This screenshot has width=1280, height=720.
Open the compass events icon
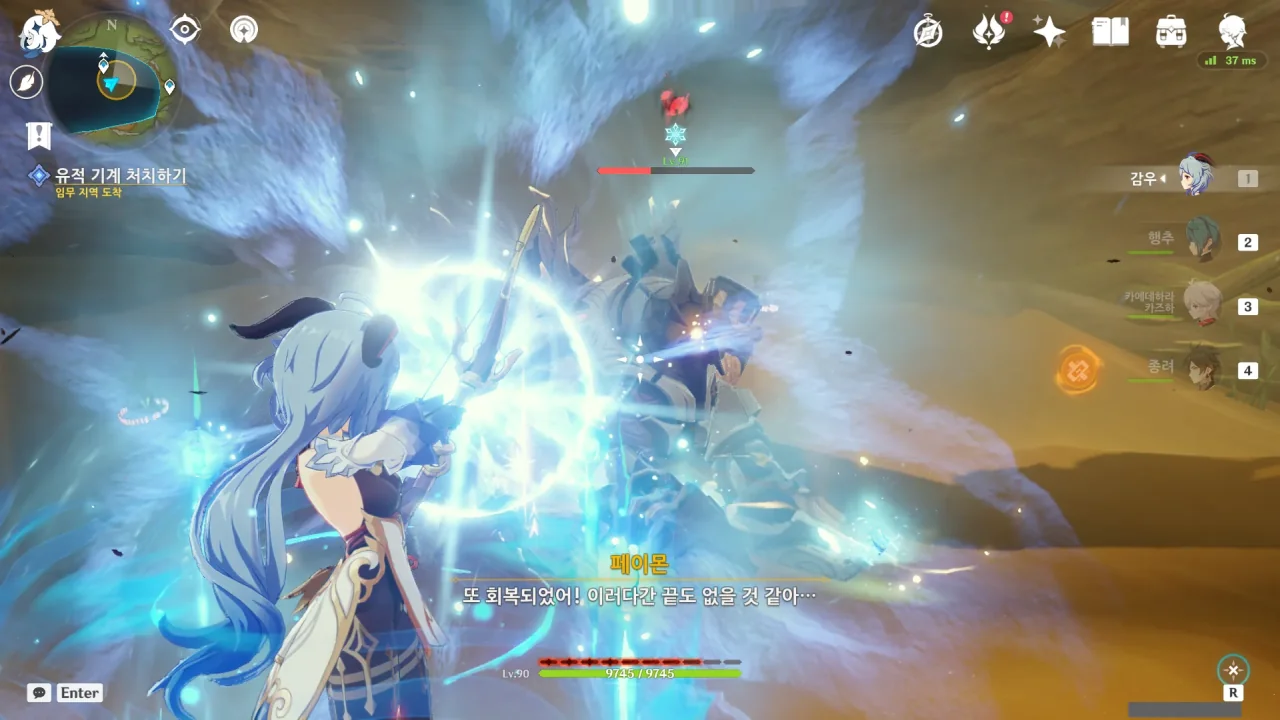point(928,32)
